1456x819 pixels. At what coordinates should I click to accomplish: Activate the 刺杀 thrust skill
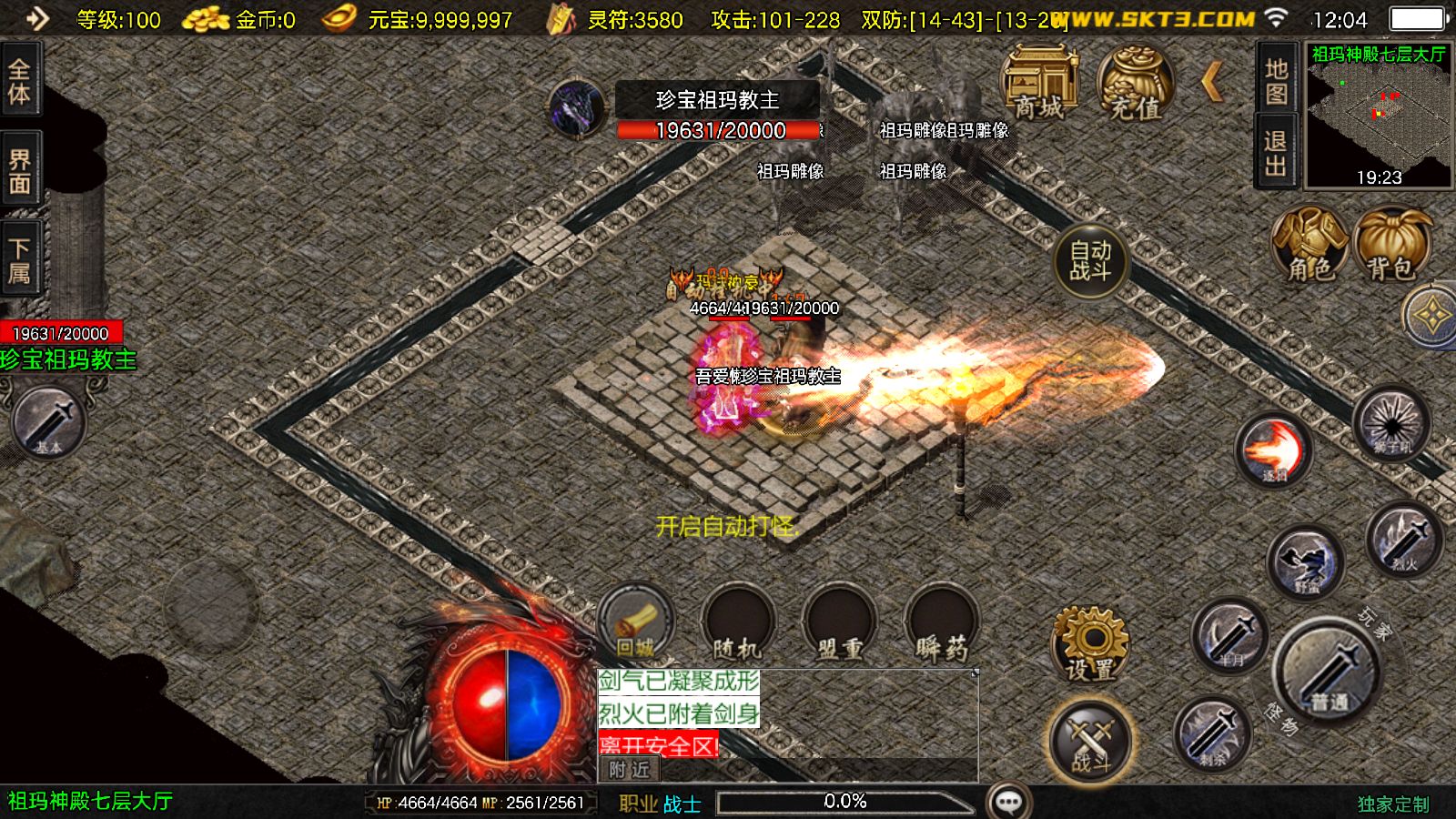(x=1212, y=733)
